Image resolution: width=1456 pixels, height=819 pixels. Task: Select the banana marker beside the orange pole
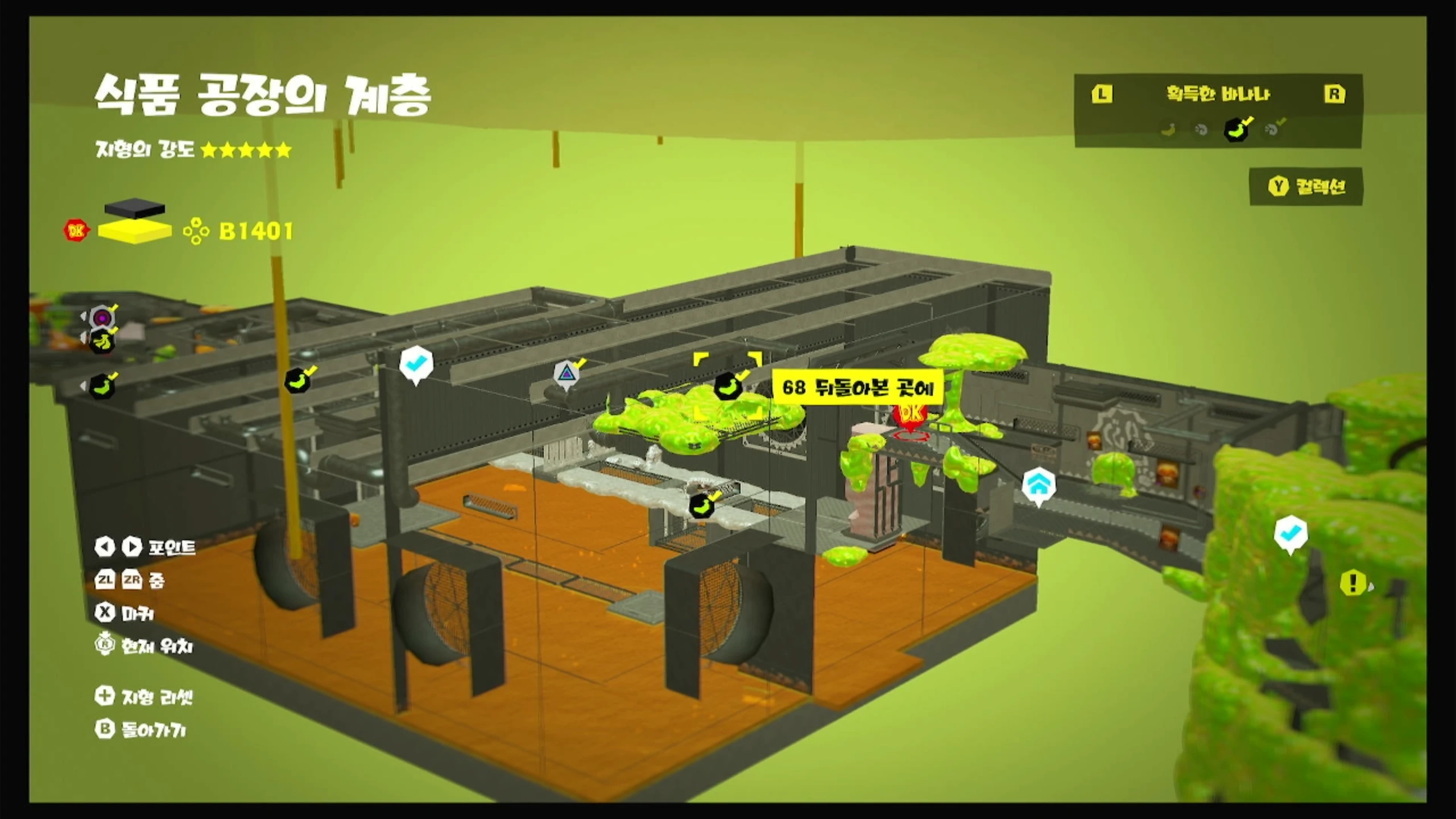pos(297,380)
